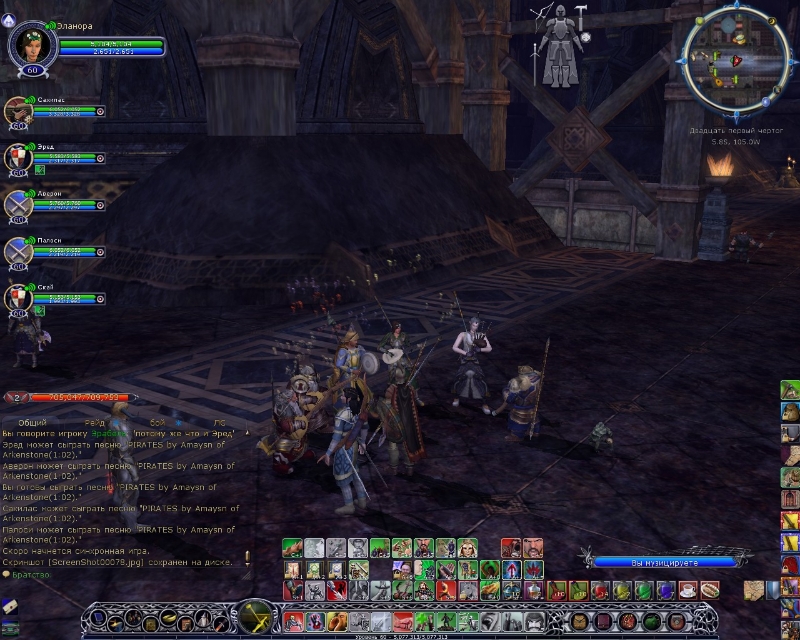This screenshot has height=640, width=800.
Task: Switch to the Рейд chat tab
Action: pos(94,423)
